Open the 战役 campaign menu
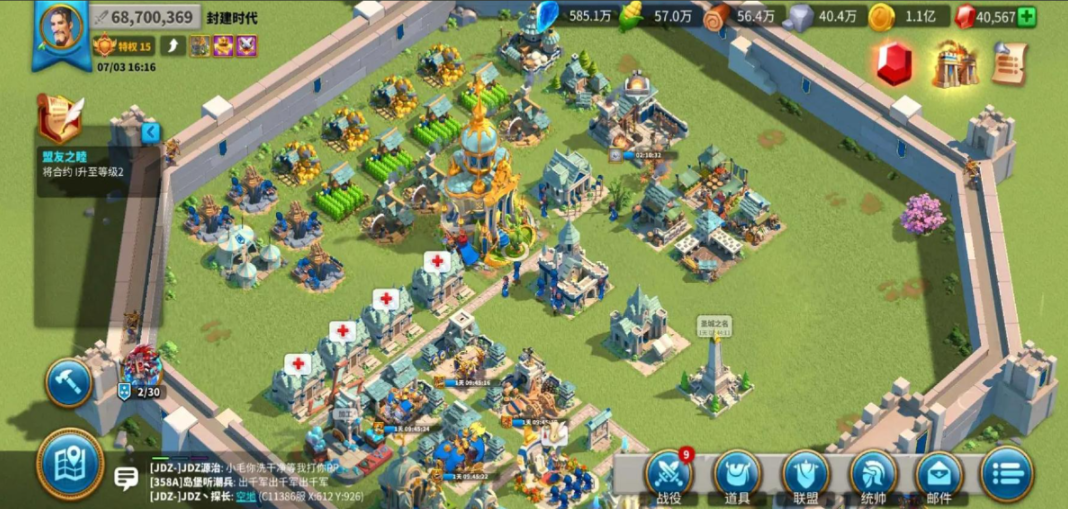 coord(669,473)
